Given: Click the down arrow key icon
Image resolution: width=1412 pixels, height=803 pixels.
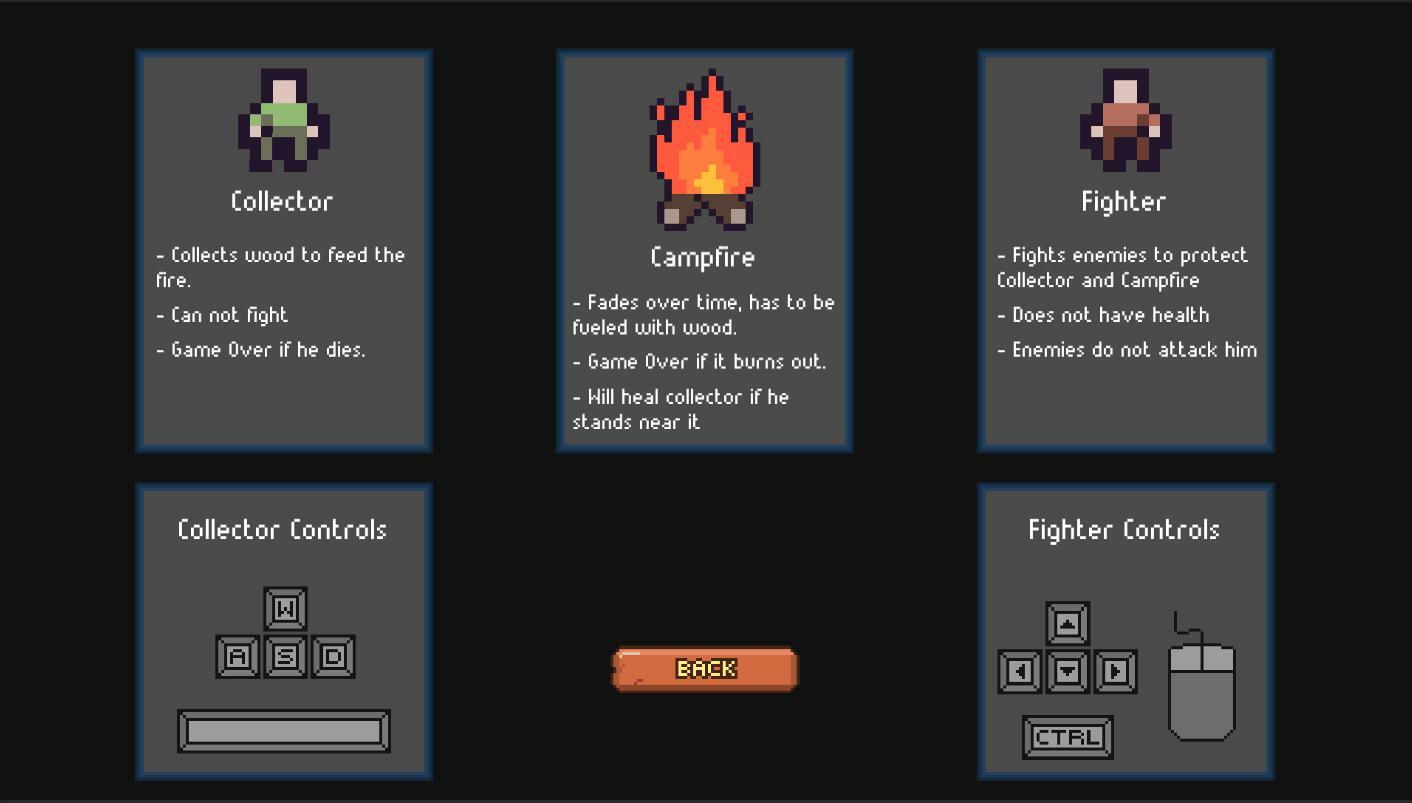Looking at the screenshot, I should (1067, 671).
